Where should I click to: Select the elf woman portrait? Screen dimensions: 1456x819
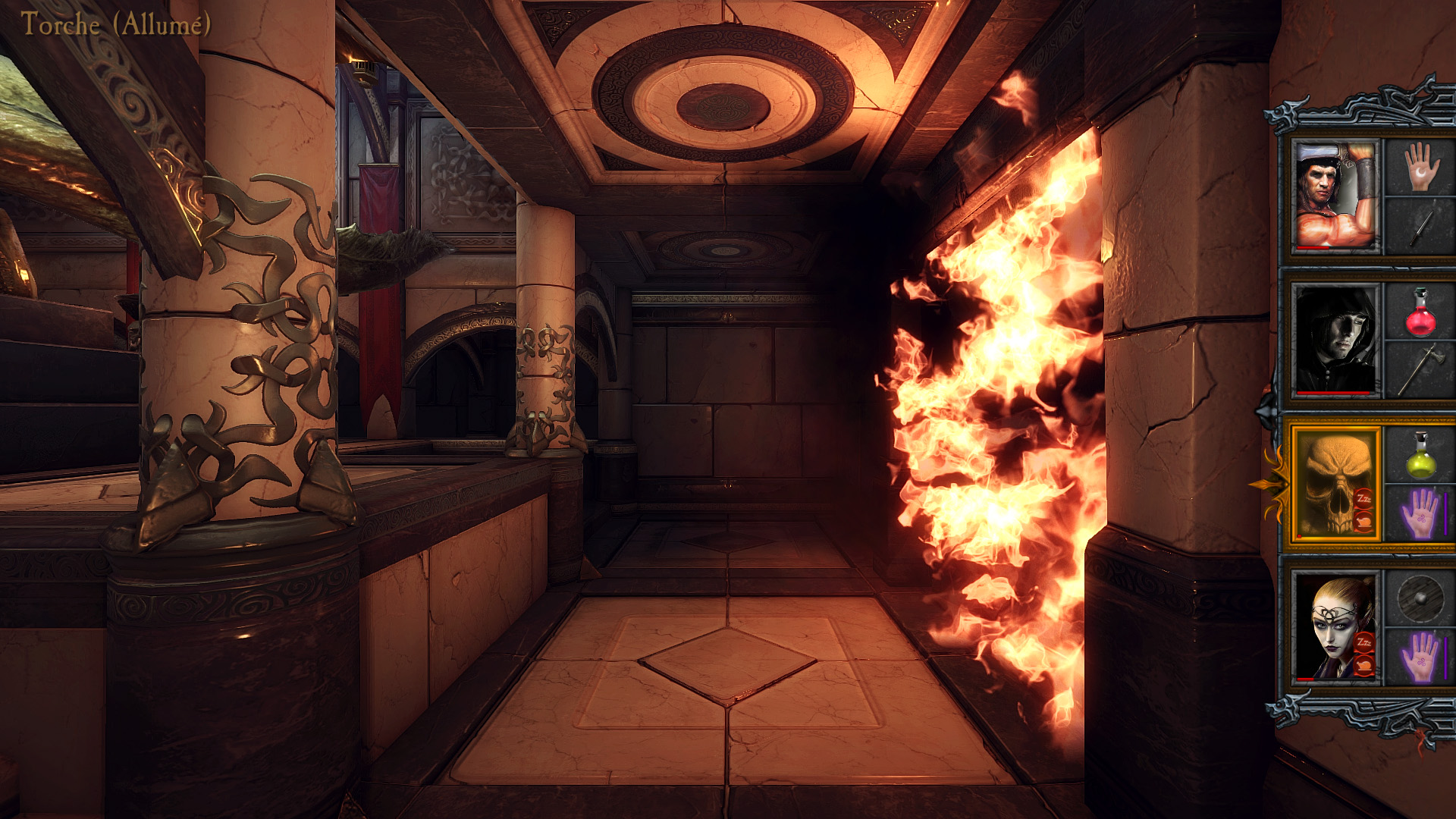[x=1335, y=627]
